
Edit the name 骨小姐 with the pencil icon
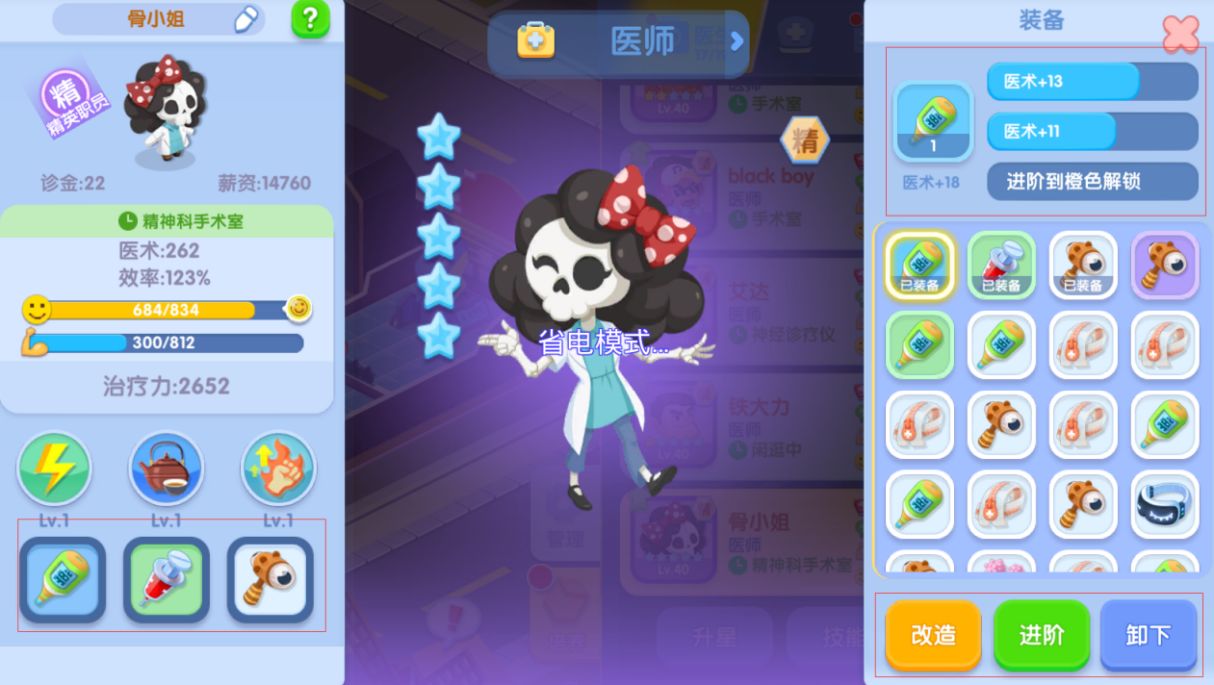(246, 20)
